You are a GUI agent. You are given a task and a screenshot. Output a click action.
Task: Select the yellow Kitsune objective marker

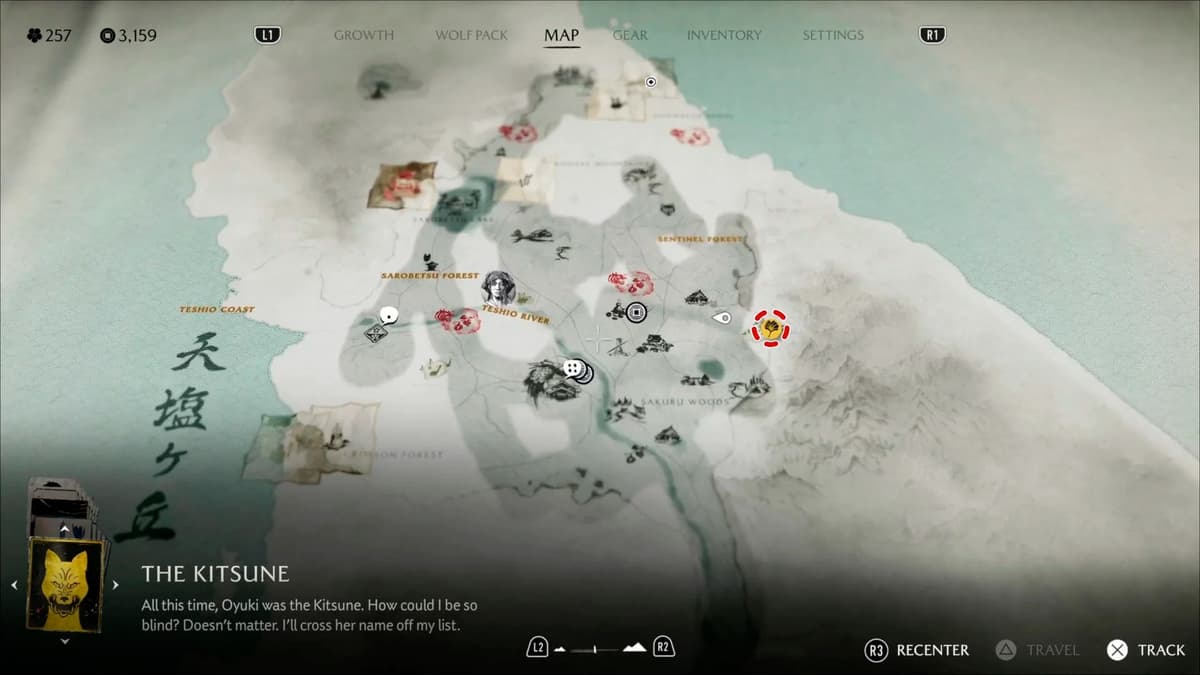point(770,327)
